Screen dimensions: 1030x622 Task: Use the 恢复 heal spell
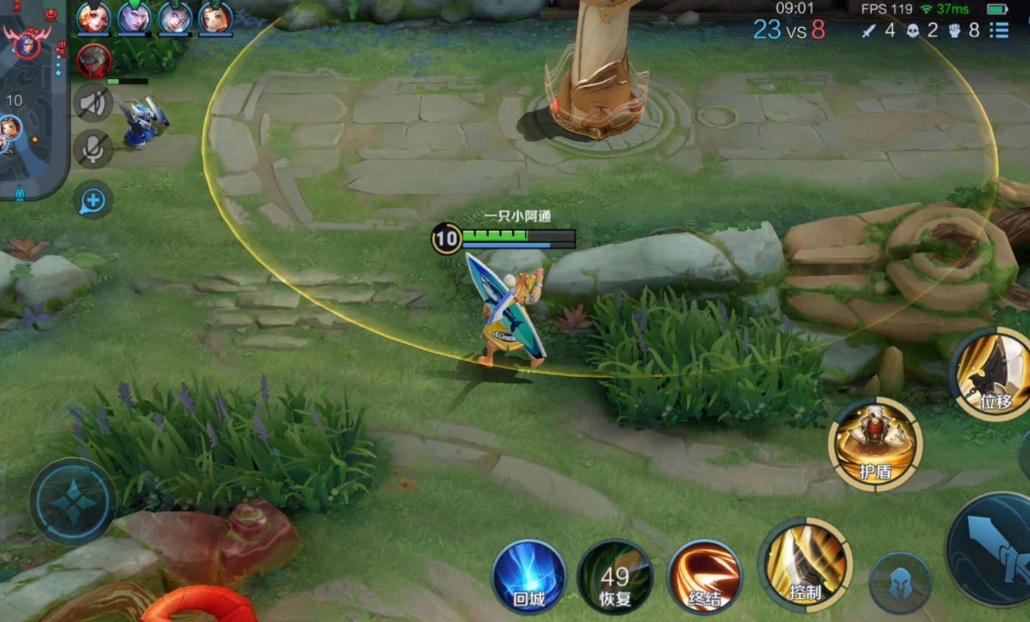pyautogui.click(x=615, y=576)
